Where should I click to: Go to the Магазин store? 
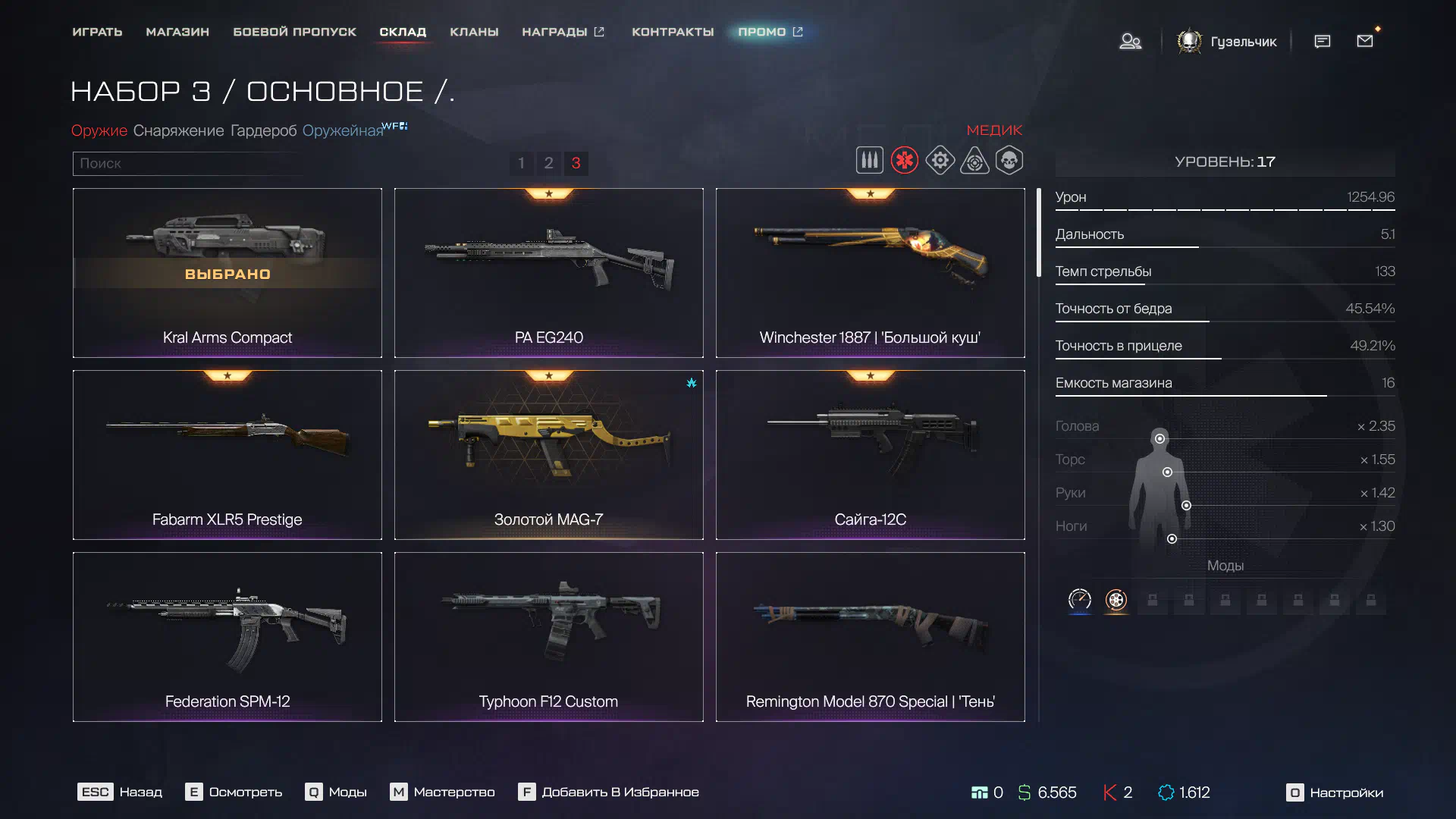[x=177, y=32]
